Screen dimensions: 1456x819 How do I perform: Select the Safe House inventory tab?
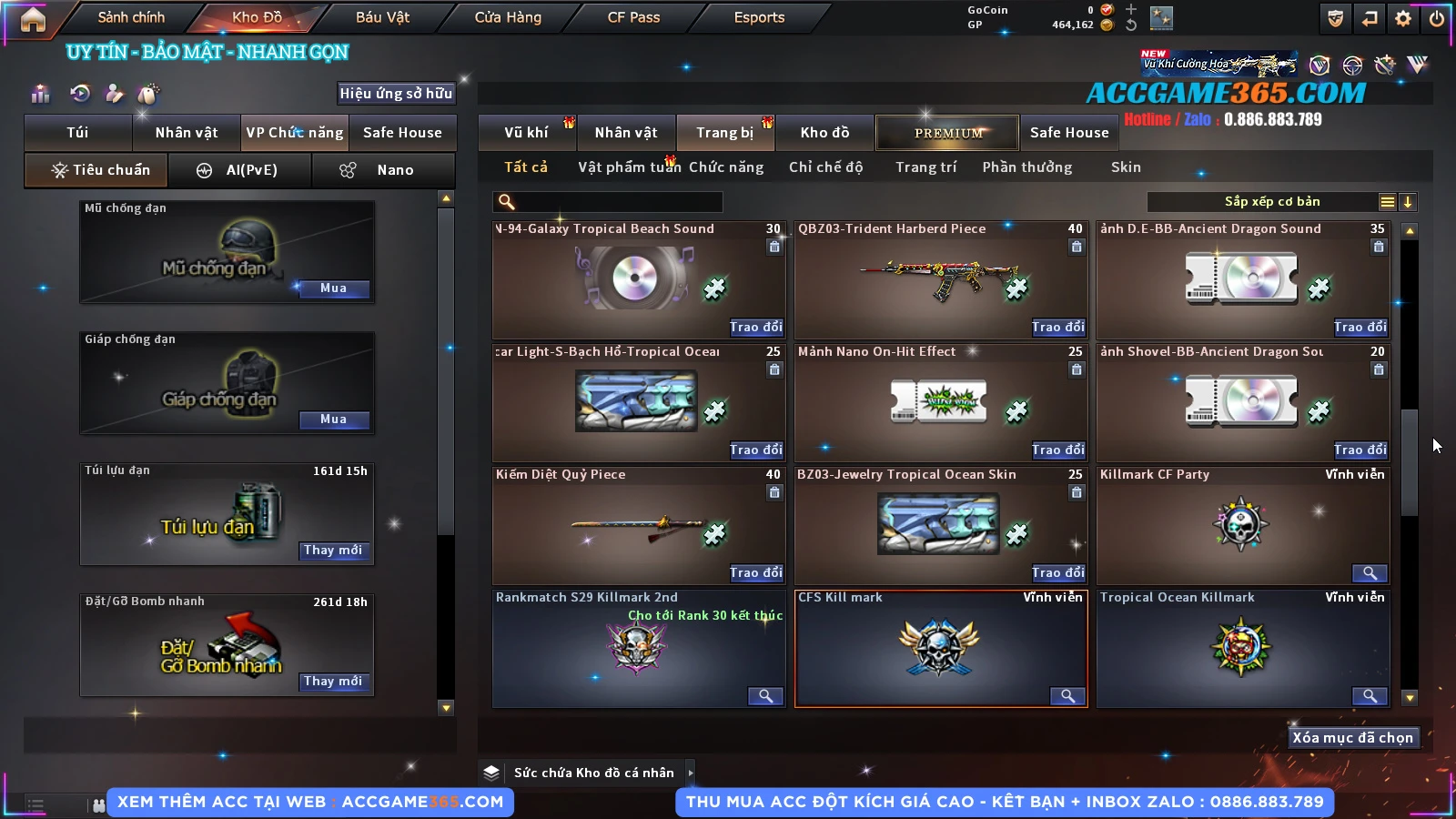coord(1069,133)
